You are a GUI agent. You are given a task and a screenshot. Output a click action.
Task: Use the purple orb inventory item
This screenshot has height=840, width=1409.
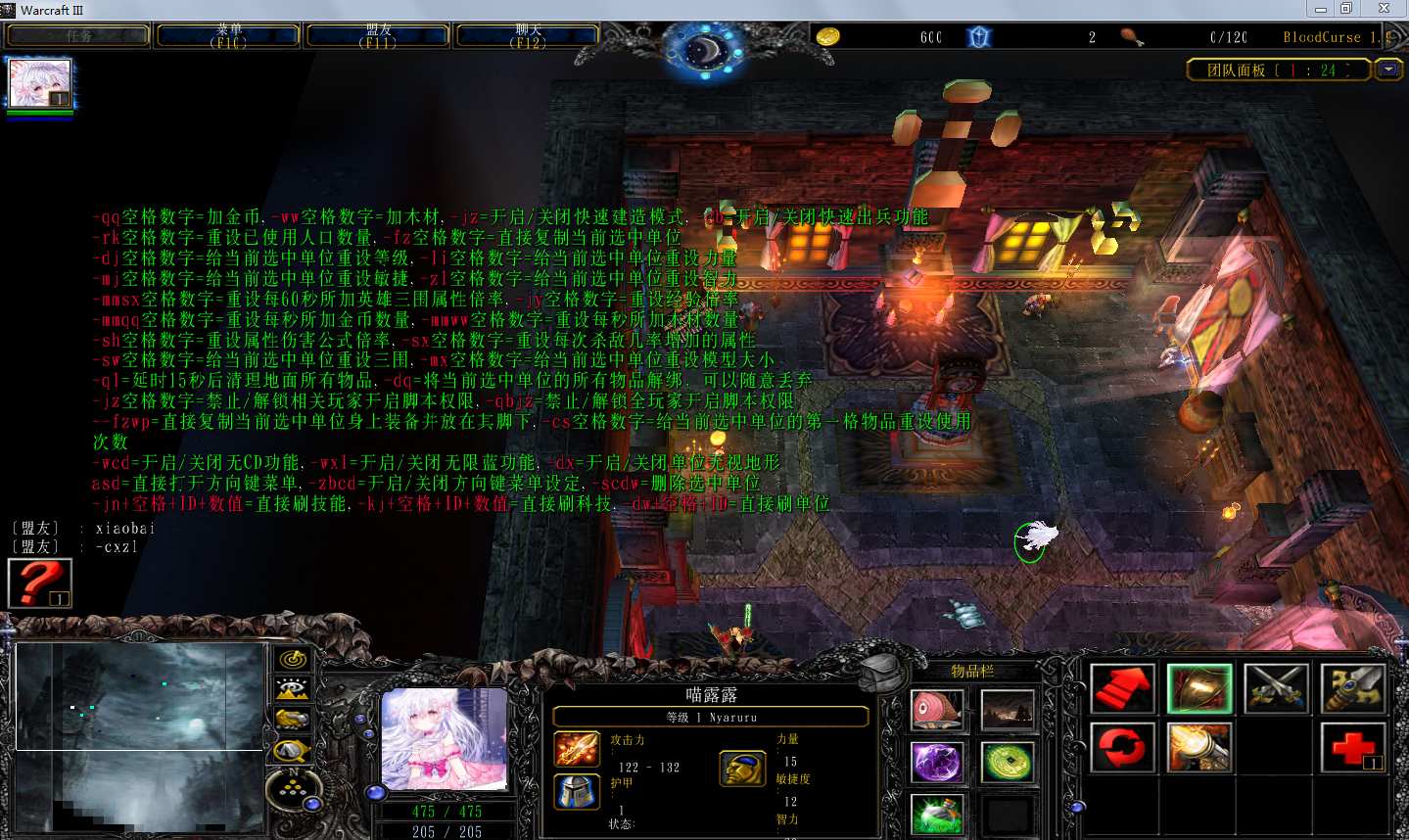pyautogui.click(x=937, y=762)
